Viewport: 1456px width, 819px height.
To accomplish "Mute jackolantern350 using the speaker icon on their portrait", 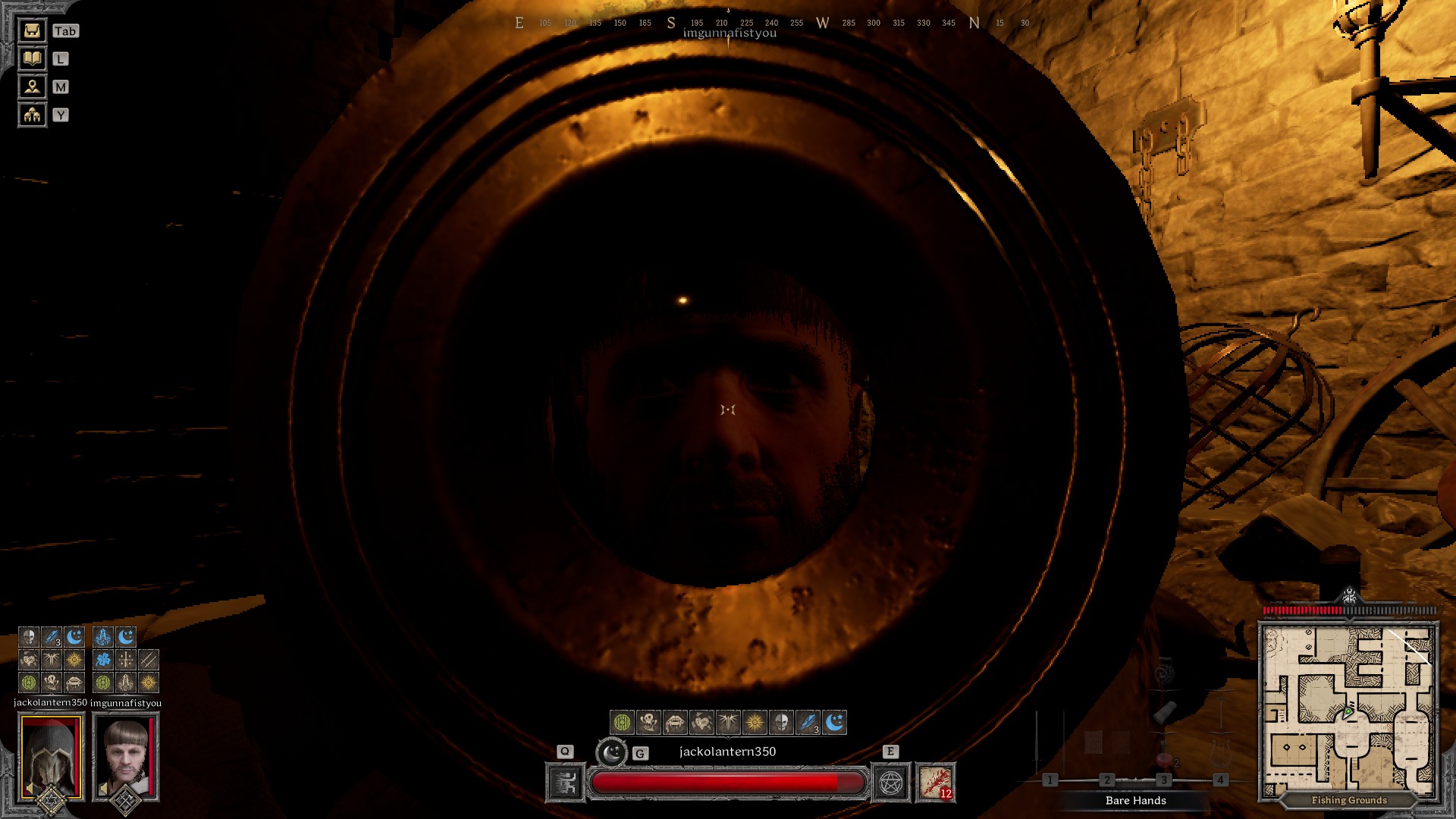I will (x=29, y=788).
